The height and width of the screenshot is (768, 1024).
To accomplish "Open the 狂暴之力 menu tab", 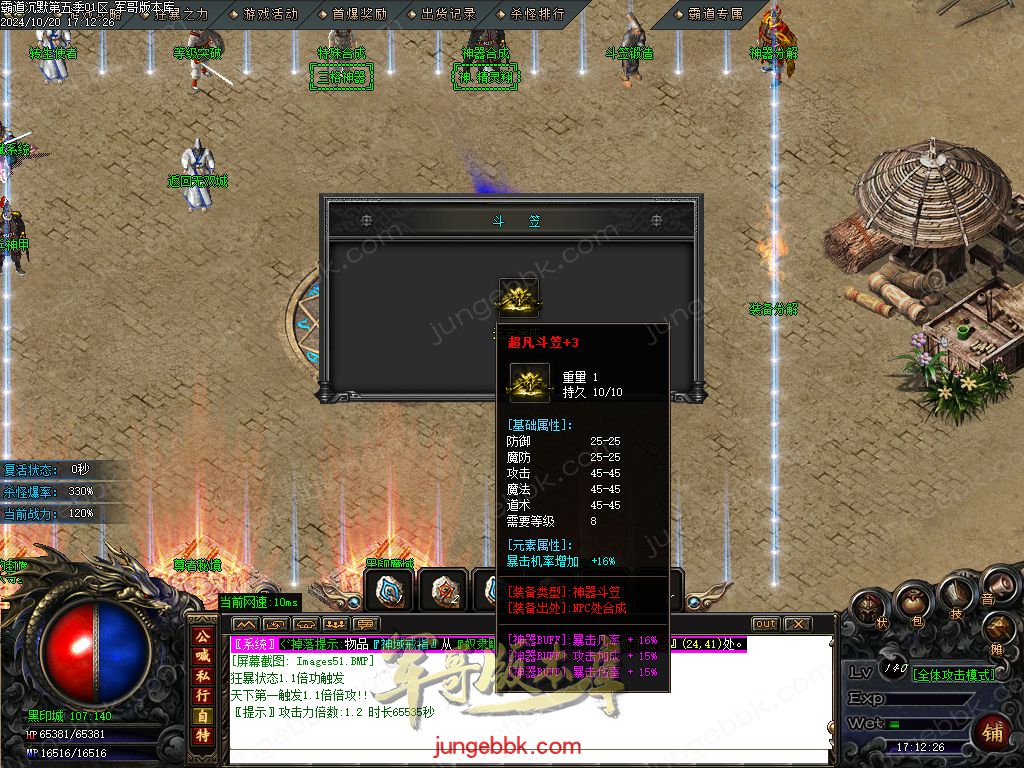I will (180, 14).
